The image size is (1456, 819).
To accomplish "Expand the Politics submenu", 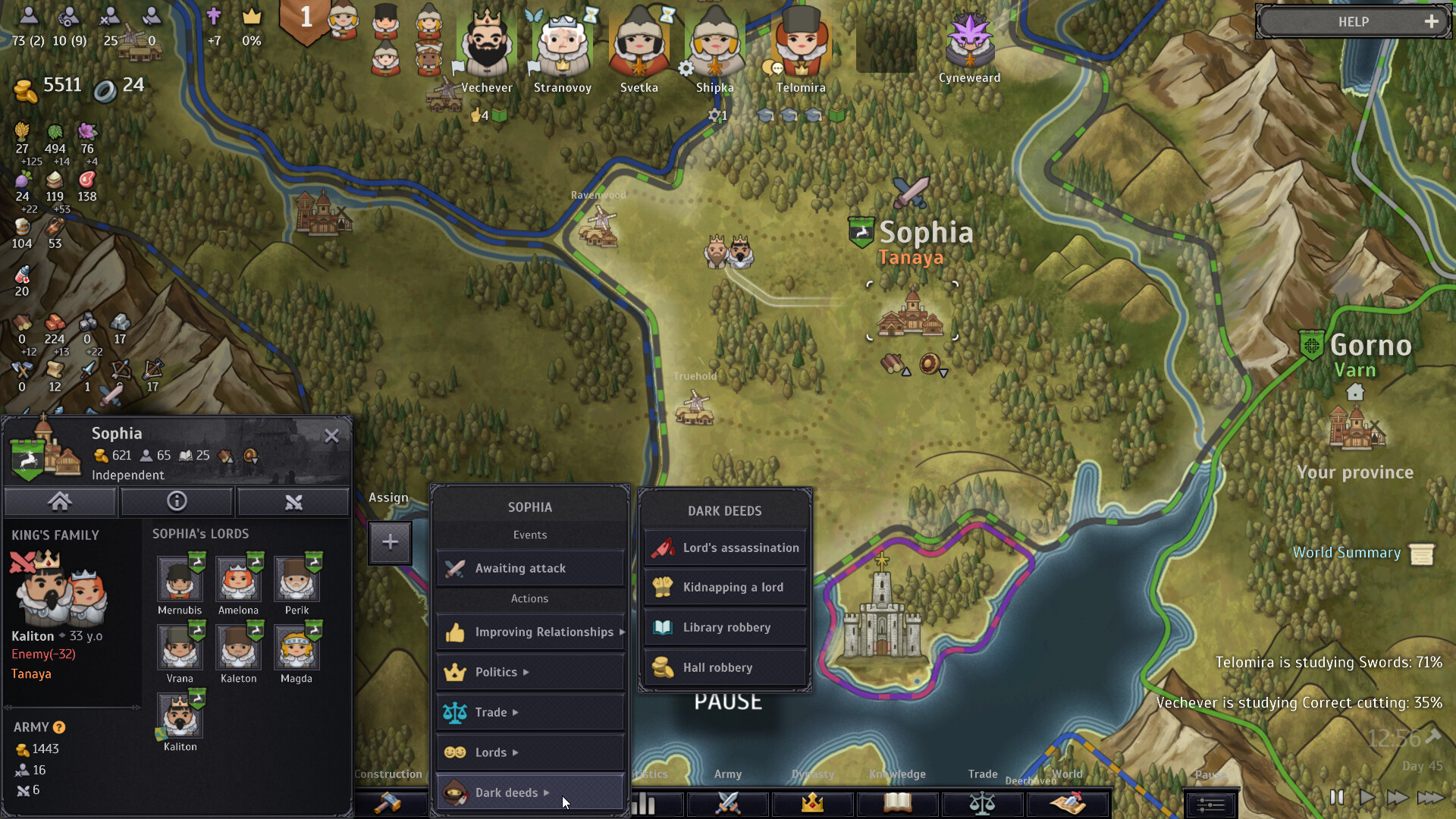I will 529,672.
